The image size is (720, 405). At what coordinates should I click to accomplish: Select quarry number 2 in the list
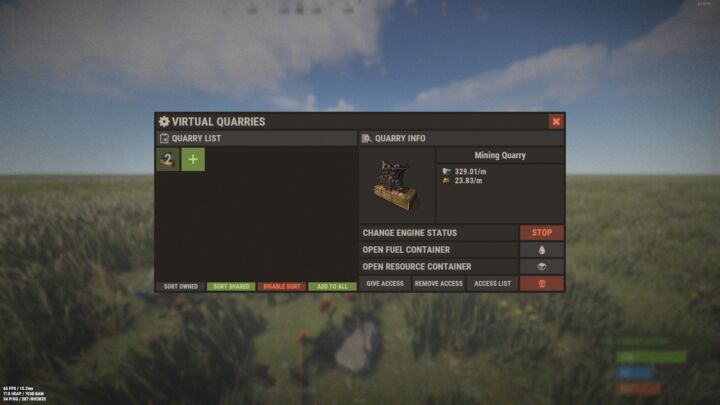point(168,160)
